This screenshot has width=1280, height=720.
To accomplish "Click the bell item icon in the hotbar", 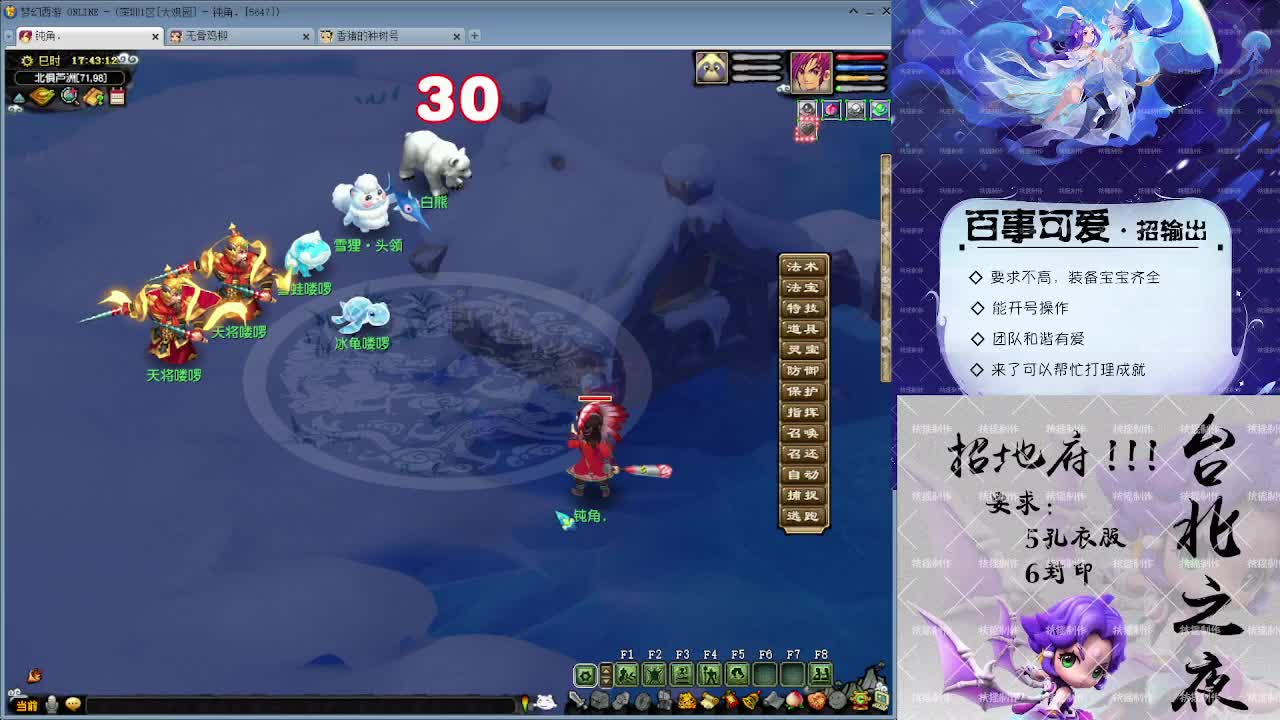I will [751, 700].
